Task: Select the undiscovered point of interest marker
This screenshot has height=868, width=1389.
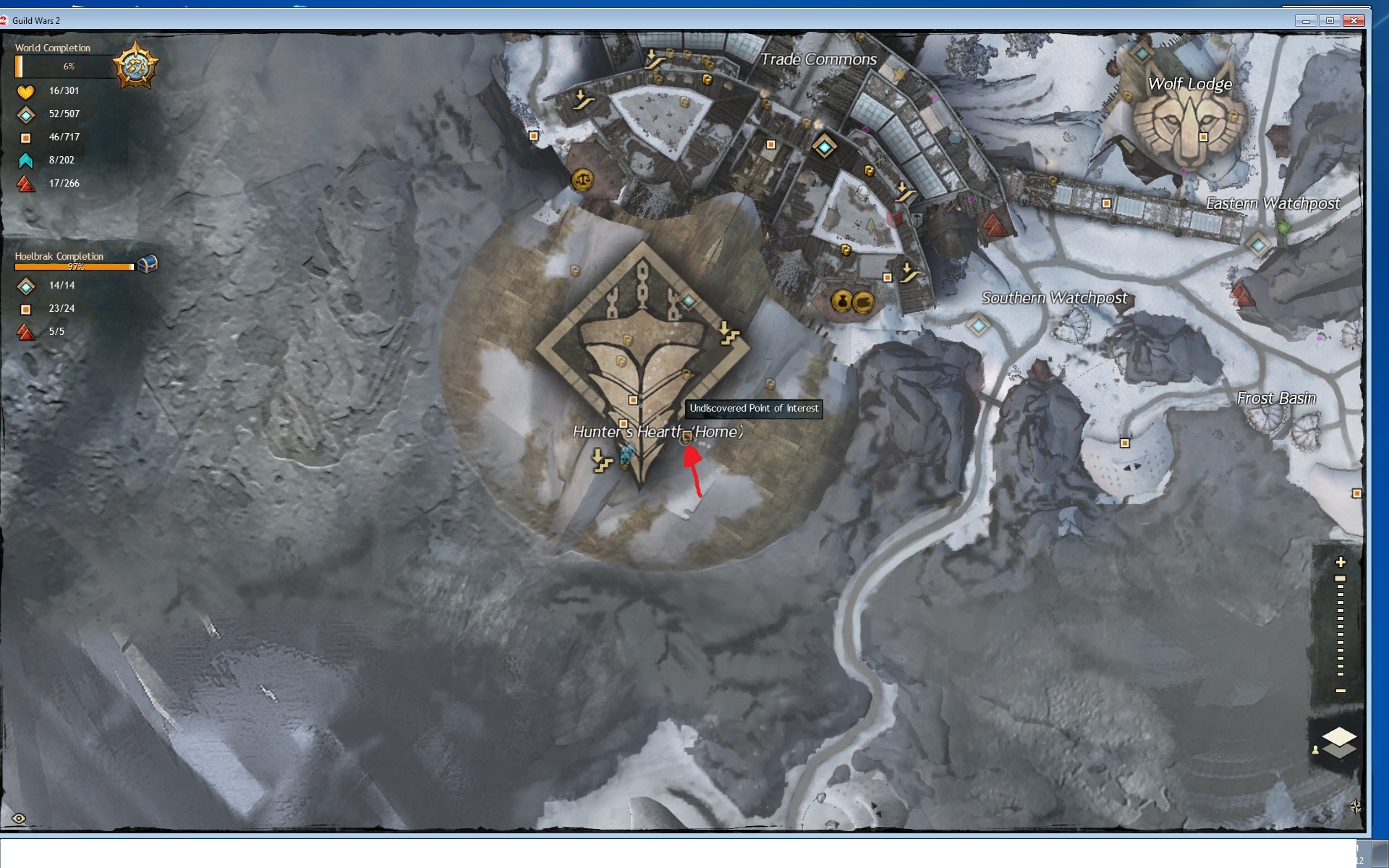Action: pyautogui.click(x=687, y=436)
